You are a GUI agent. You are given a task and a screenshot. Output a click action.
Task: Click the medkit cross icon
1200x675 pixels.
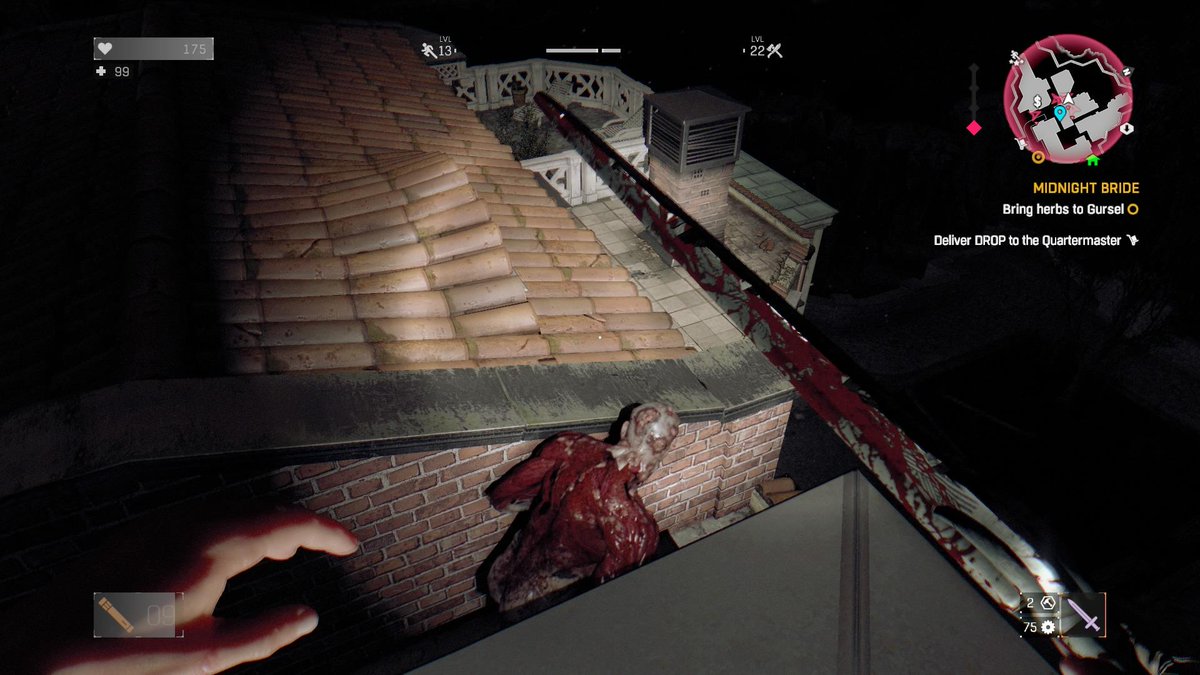101,72
